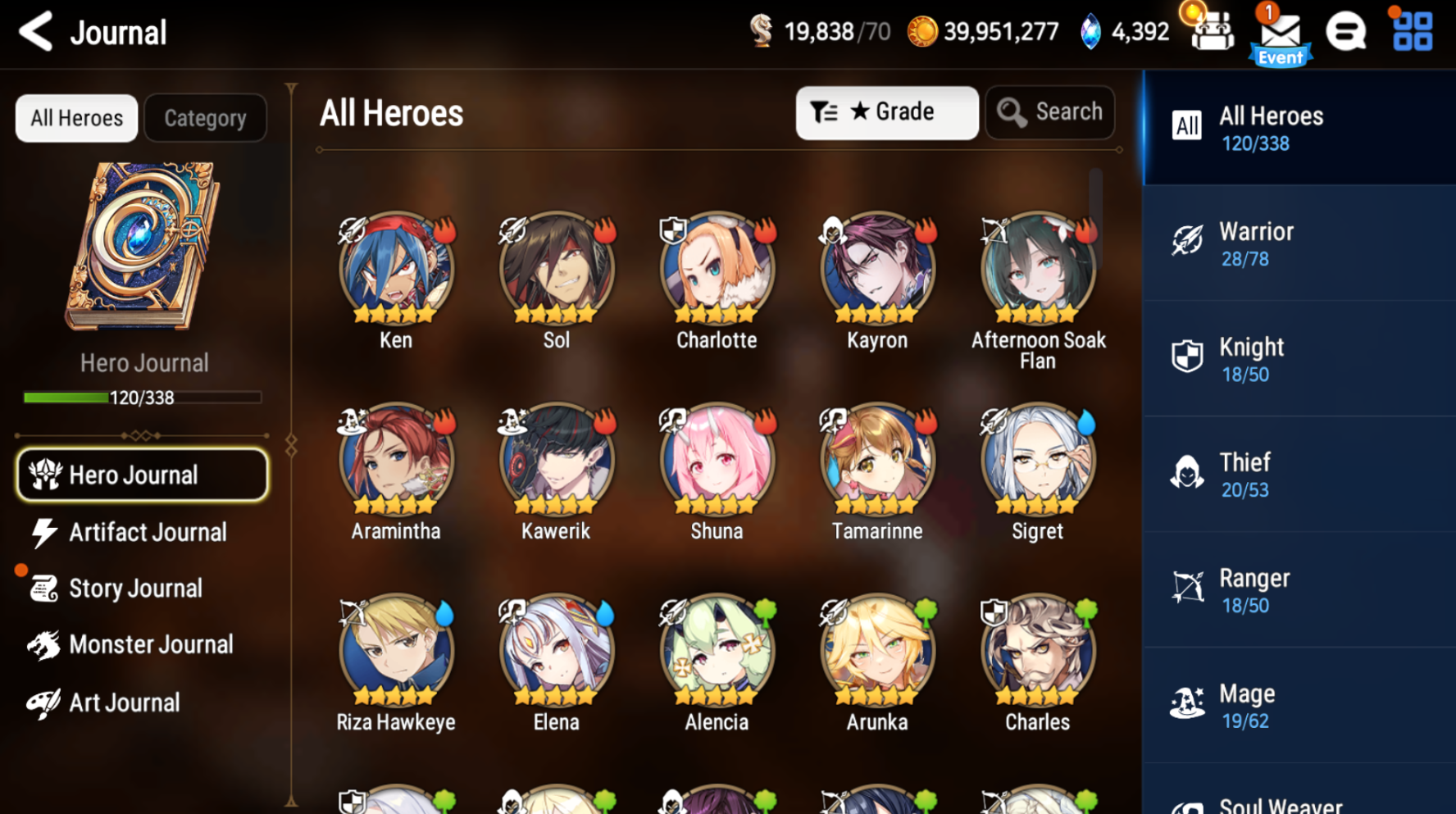Open the hero Search field

tap(1050, 112)
